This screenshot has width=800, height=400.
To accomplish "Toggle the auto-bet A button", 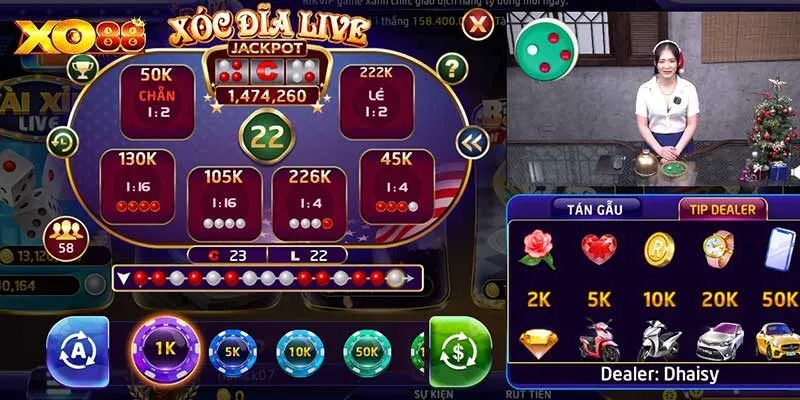I will click(x=78, y=352).
